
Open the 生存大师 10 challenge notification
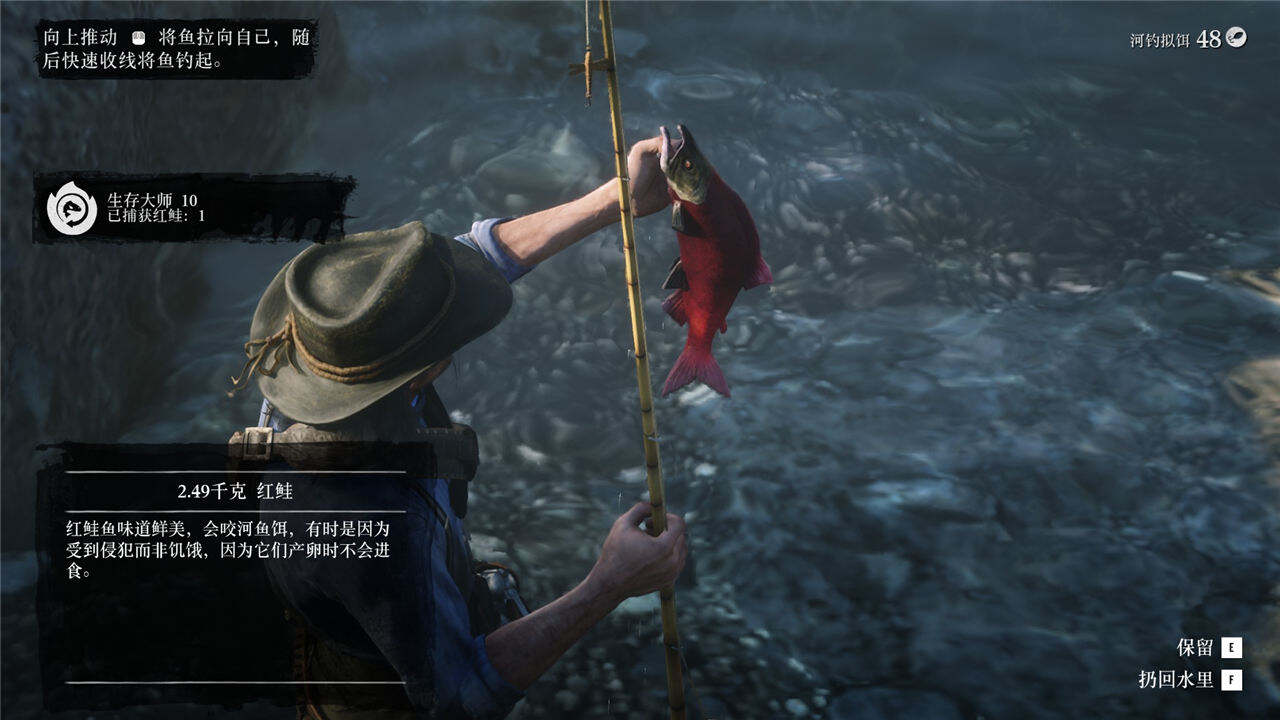(x=194, y=208)
